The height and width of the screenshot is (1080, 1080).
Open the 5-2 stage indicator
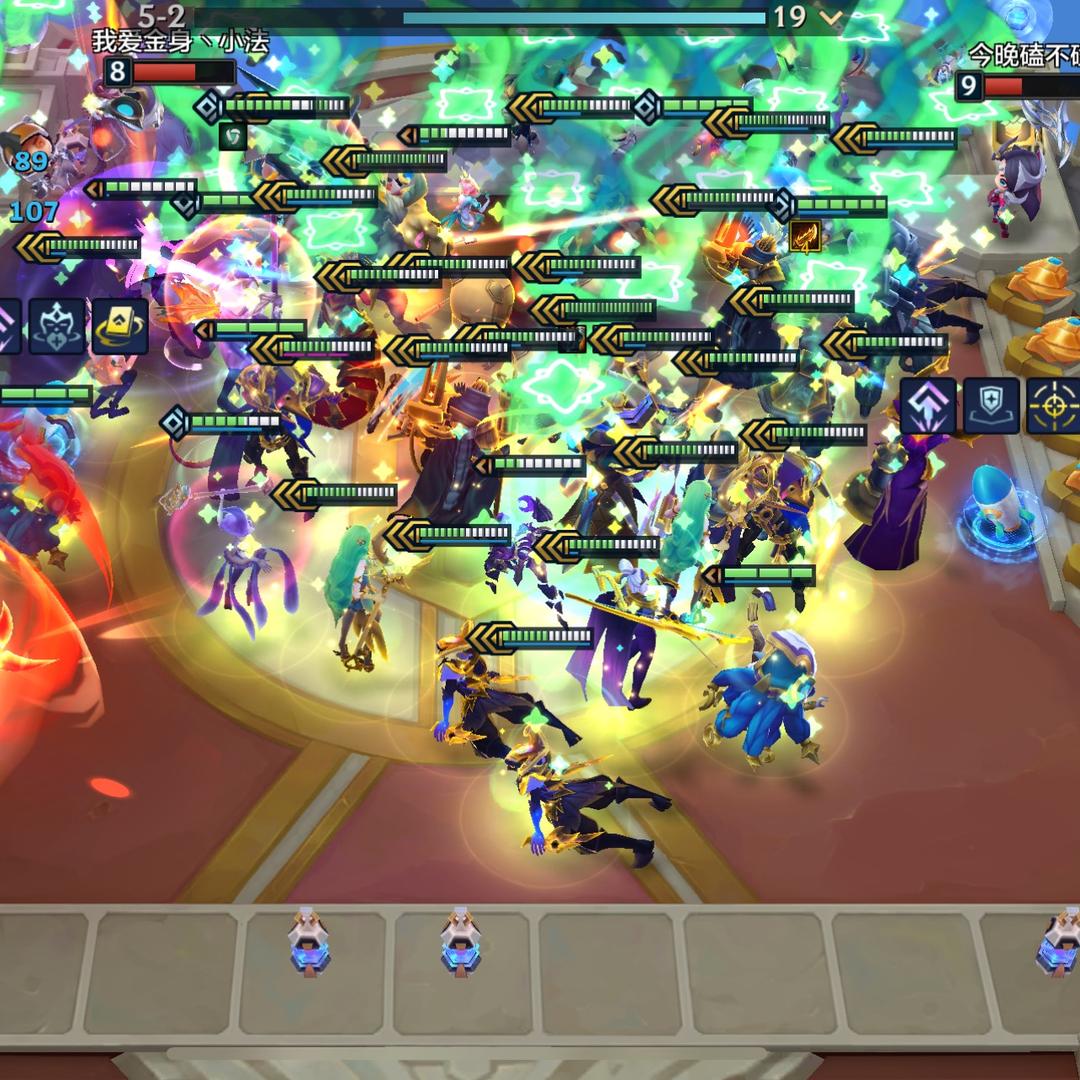tap(161, 15)
